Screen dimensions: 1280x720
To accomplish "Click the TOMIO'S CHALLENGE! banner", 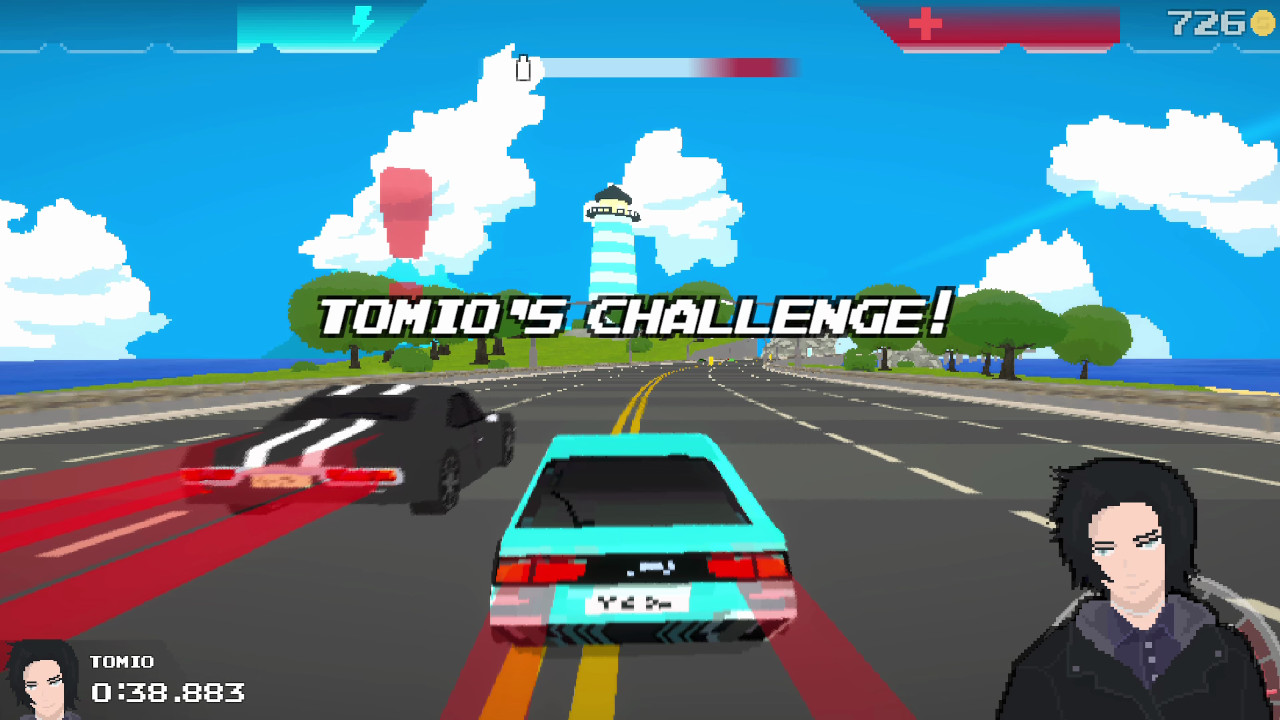I will click(x=630, y=312).
